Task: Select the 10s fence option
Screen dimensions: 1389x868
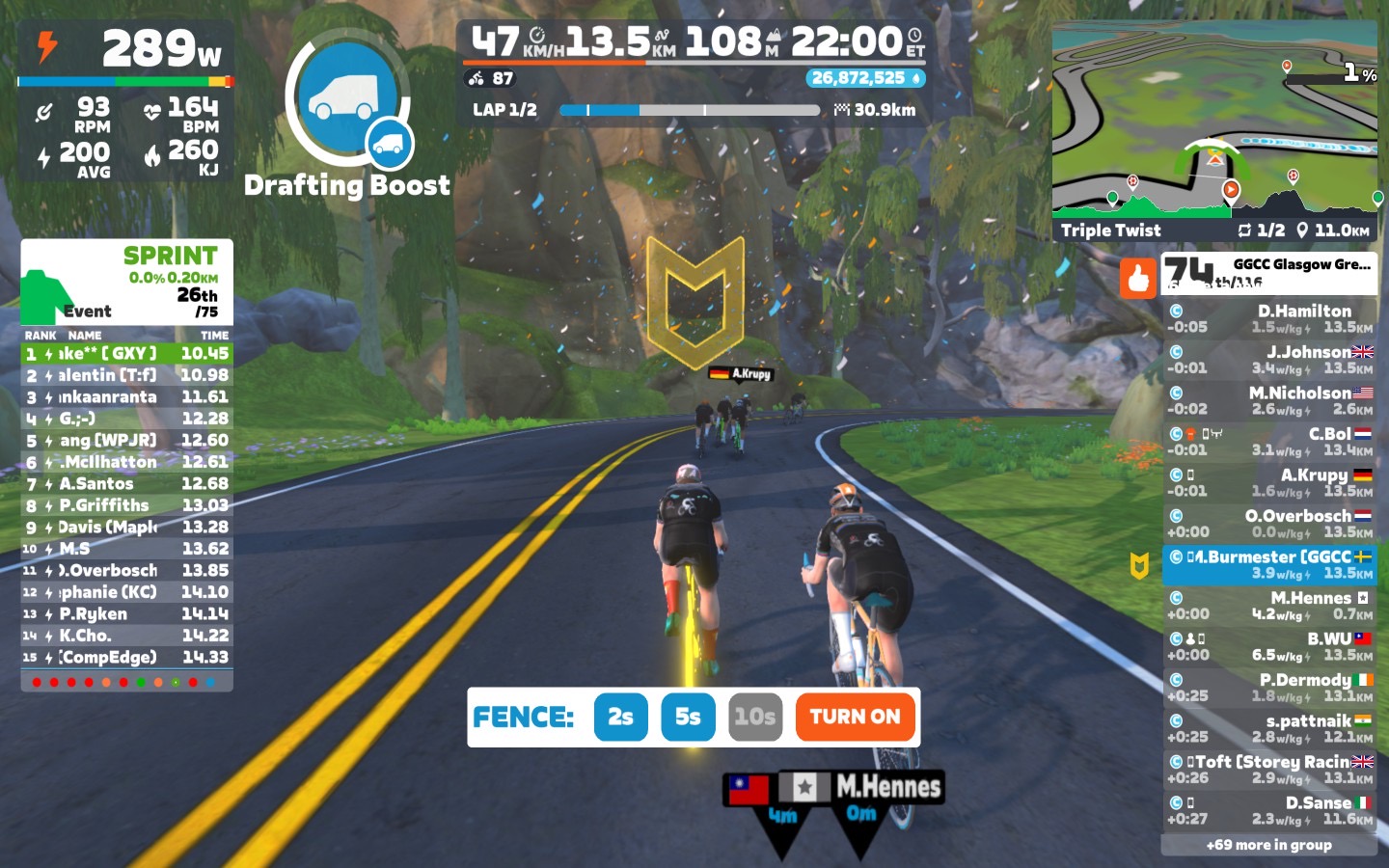Action: [x=754, y=717]
